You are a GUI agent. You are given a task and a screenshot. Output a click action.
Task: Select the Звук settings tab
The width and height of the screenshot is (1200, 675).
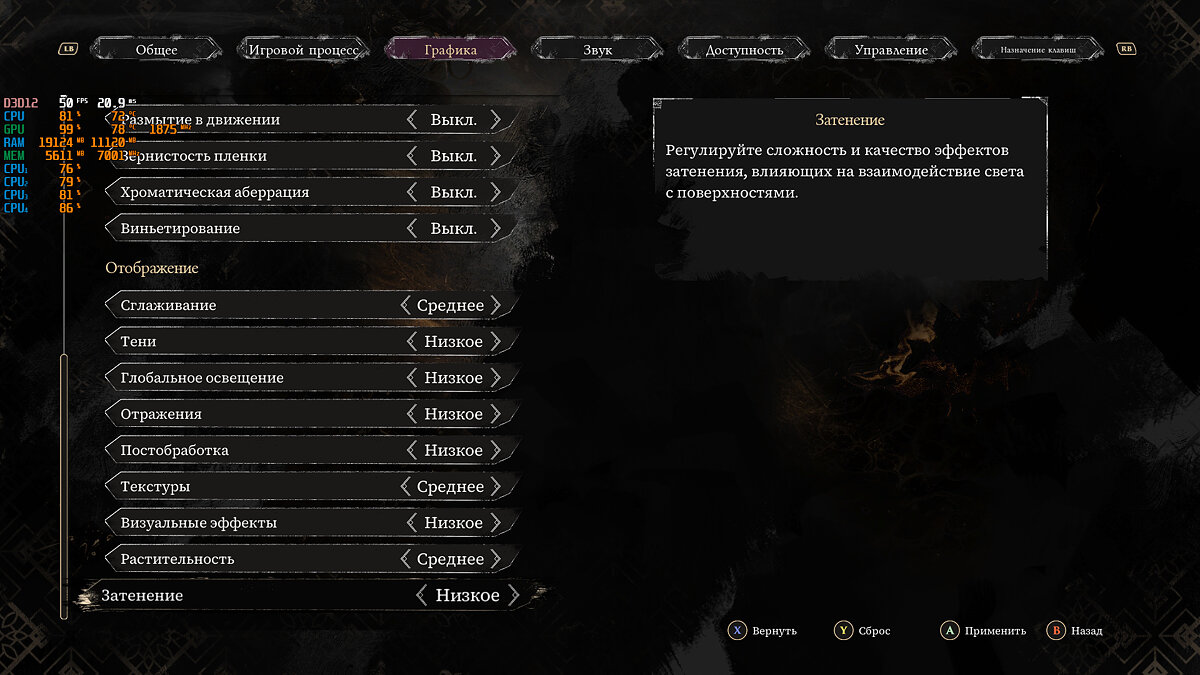(x=597, y=49)
